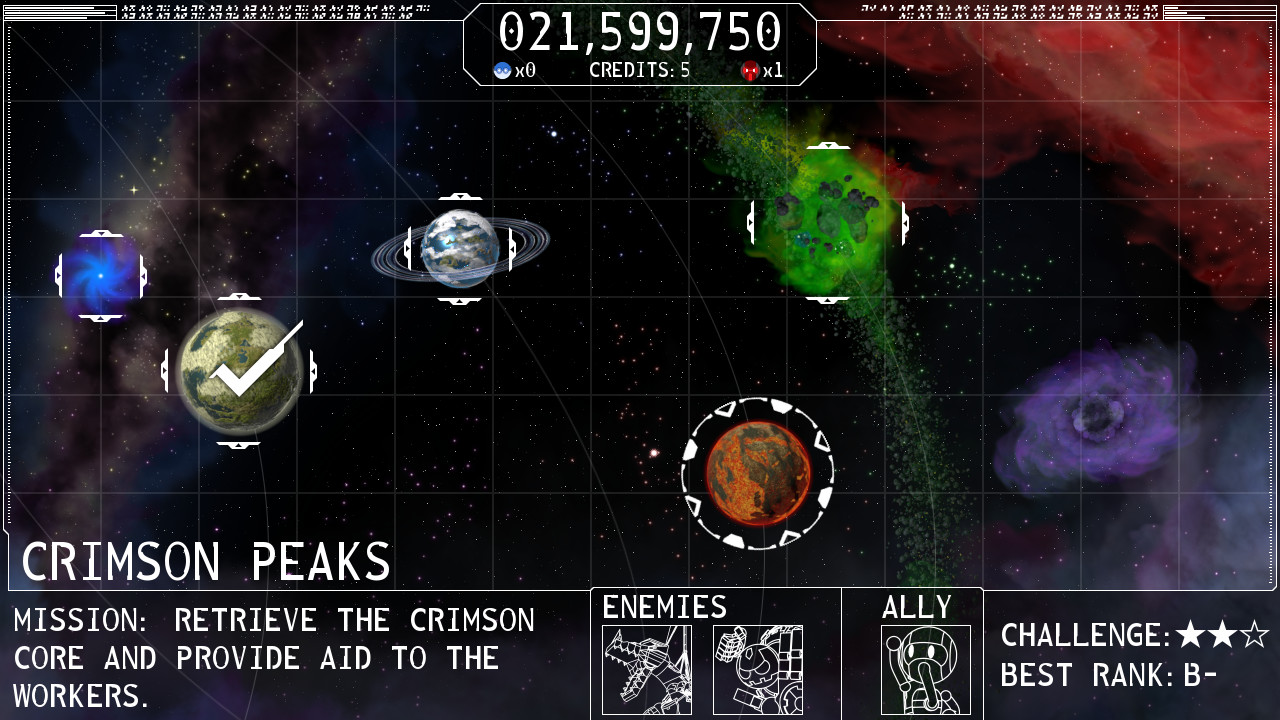Choose the completed green planet with checkmark

pos(239,371)
